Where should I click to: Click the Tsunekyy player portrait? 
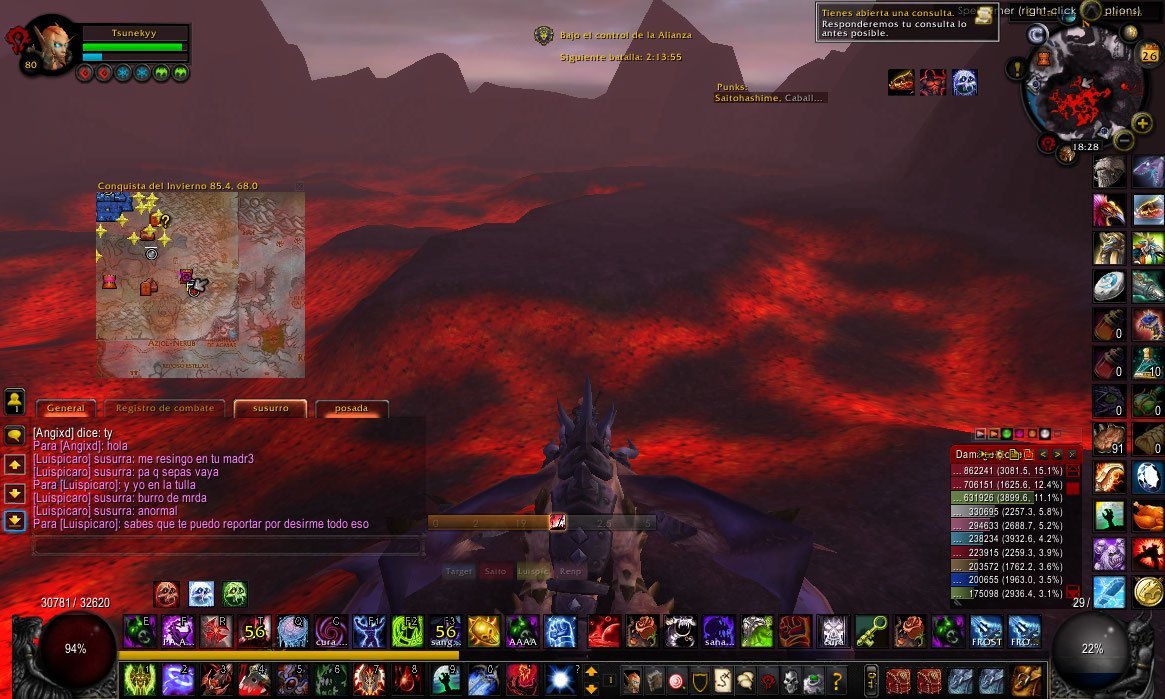coord(49,42)
